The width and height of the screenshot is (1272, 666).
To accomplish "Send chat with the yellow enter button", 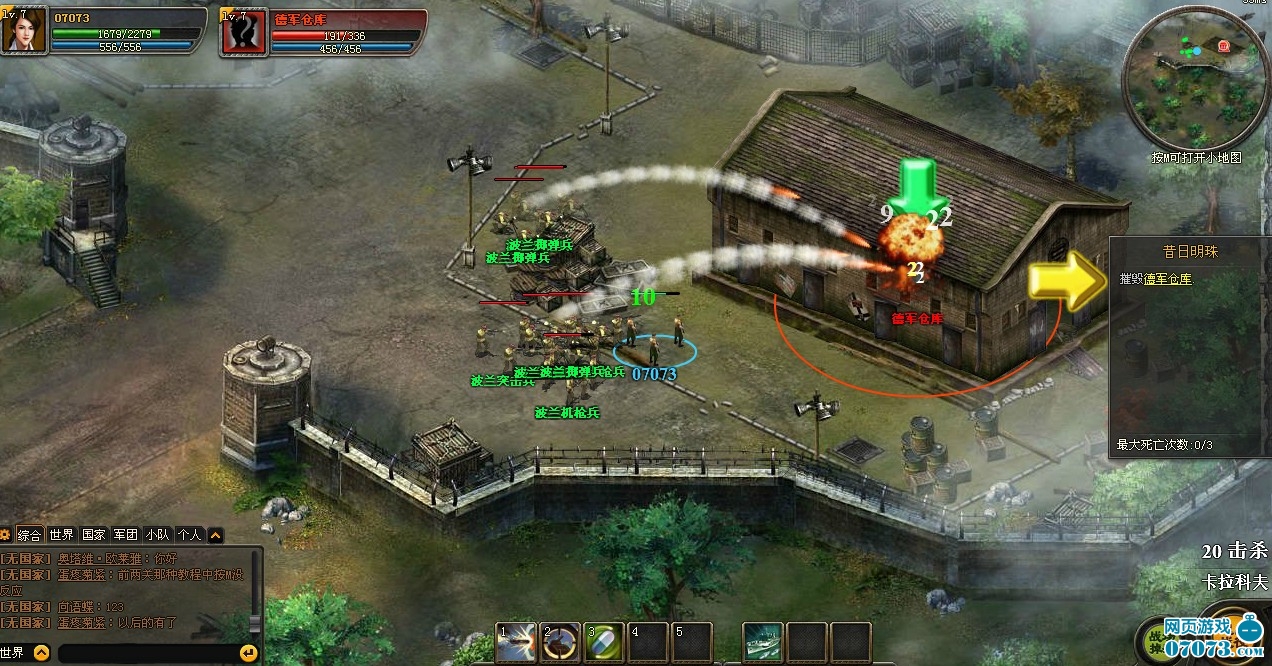I will point(248,653).
